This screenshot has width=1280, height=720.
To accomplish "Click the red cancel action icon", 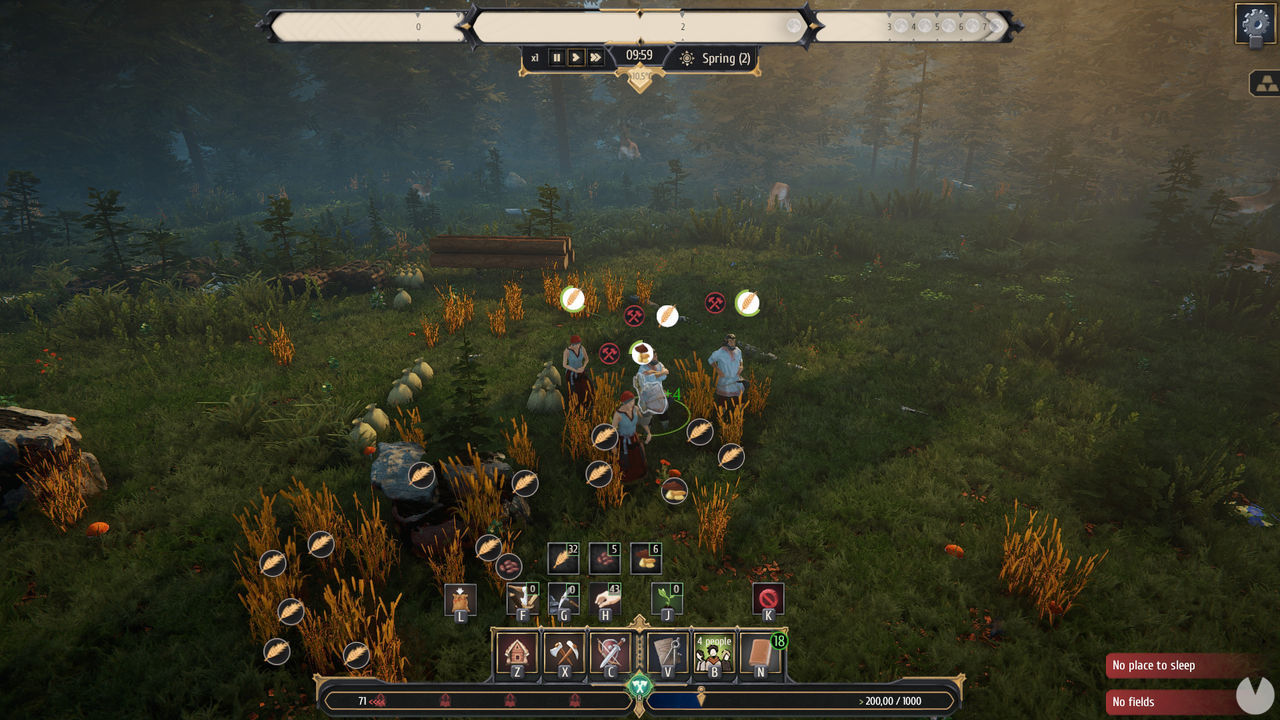I will (768, 599).
